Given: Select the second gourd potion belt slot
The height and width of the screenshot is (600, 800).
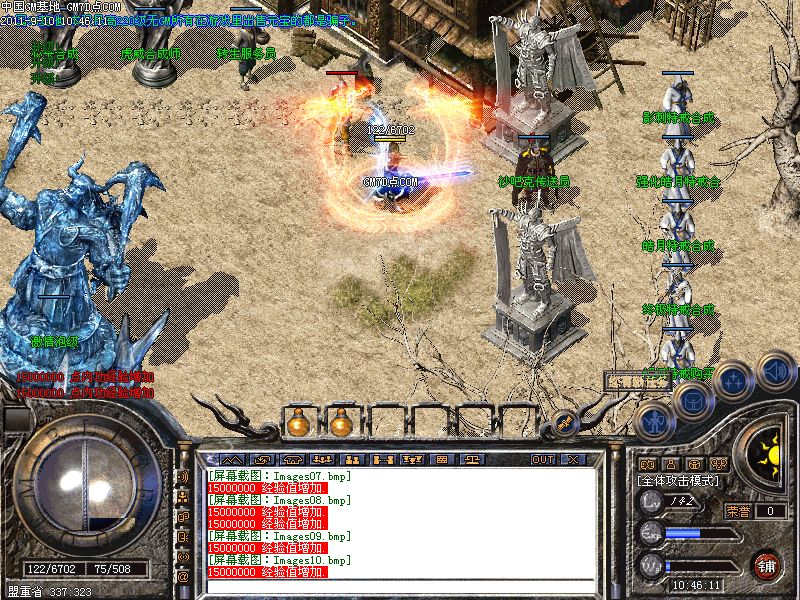Looking at the screenshot, I should click(341, 423).
